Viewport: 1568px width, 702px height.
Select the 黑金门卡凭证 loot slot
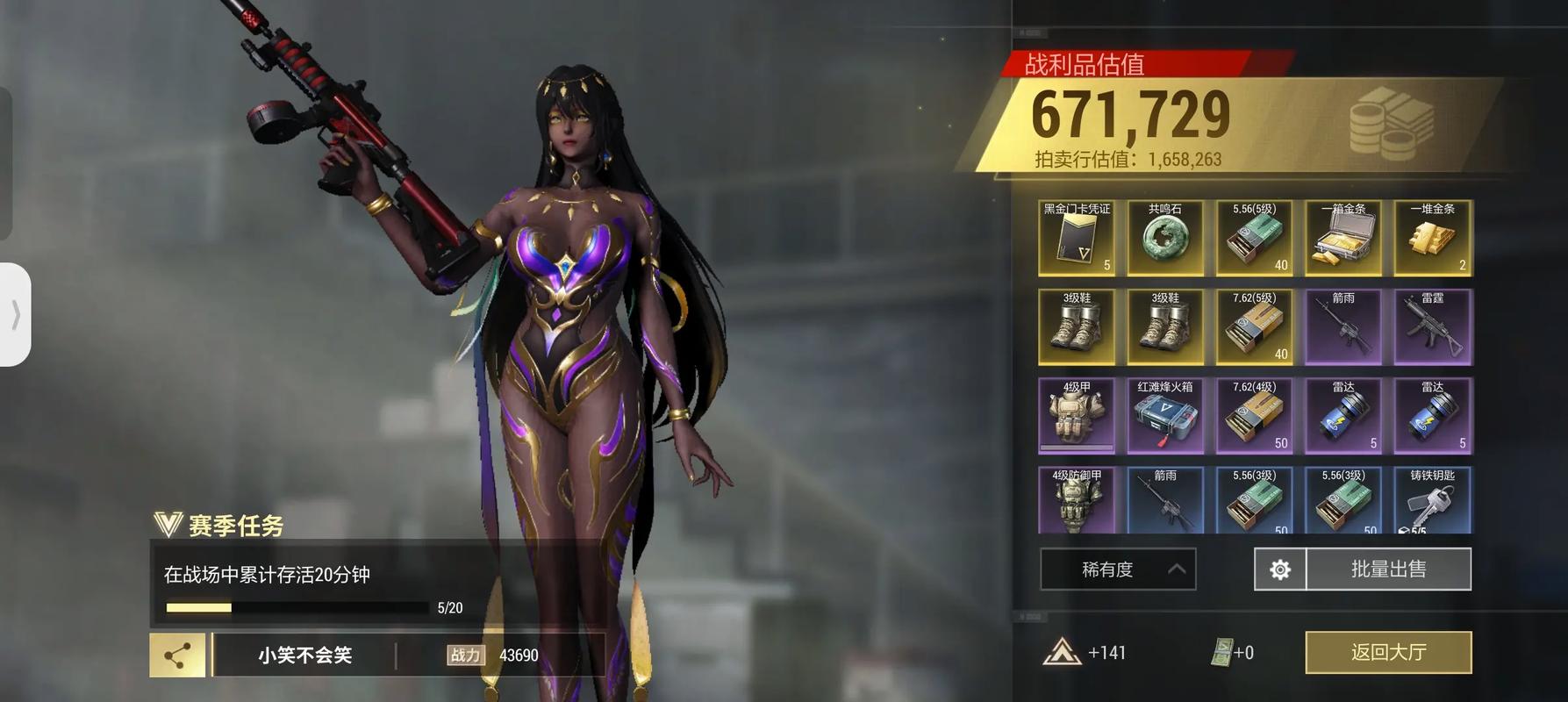click(1077, 239)
